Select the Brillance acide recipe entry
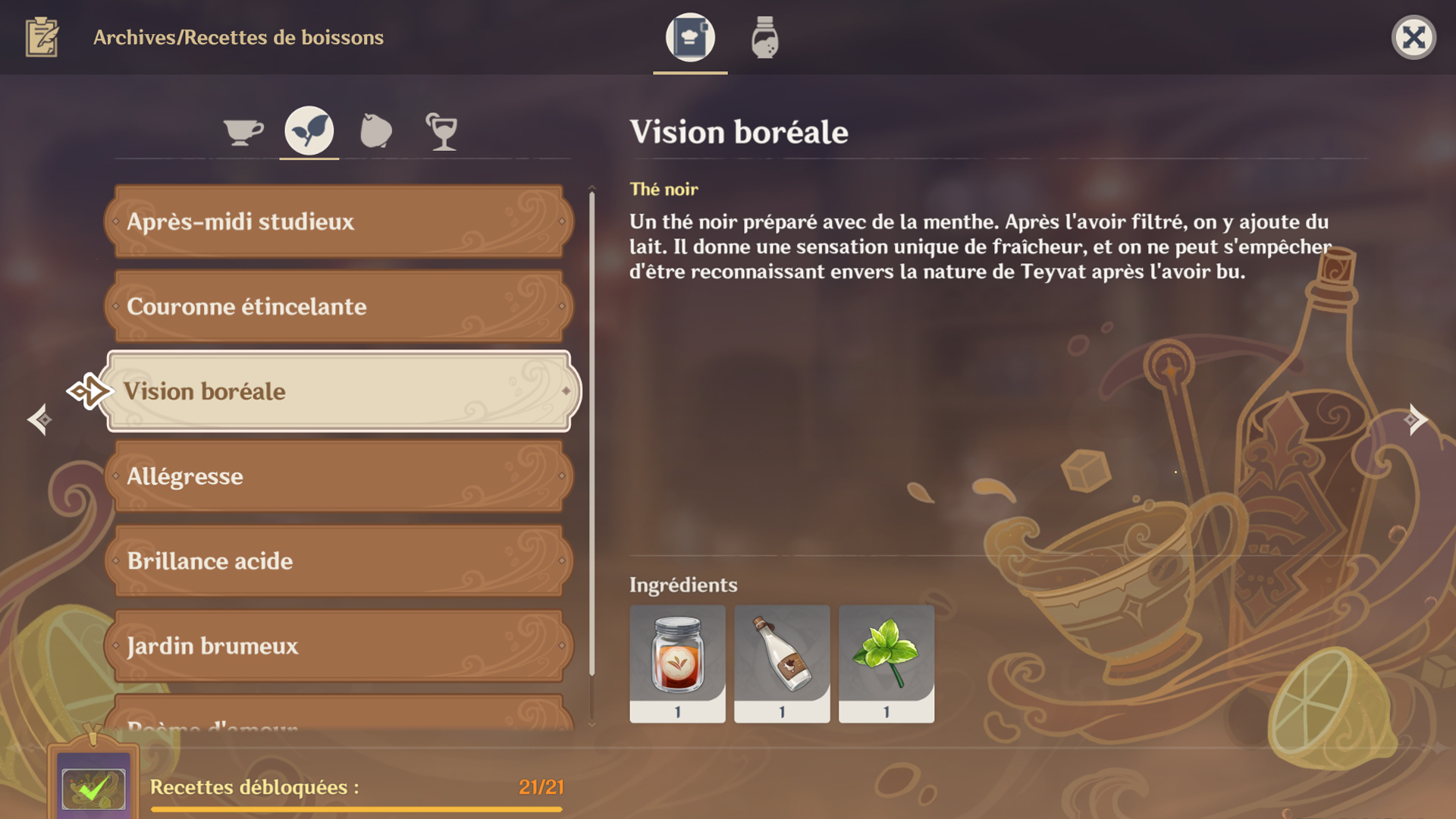The image size is (1456, 819). coord(337,561)
